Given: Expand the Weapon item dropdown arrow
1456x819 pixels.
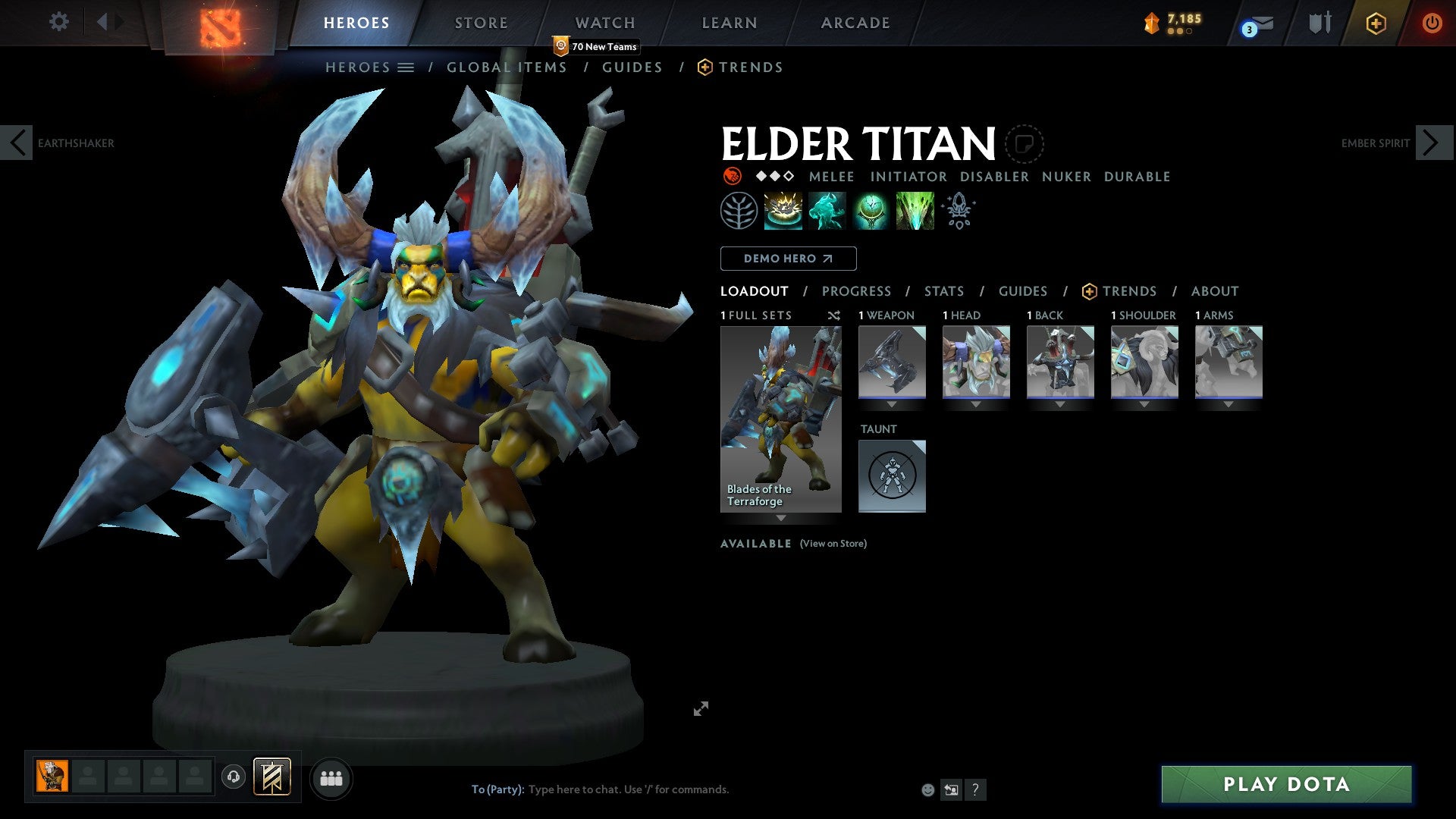Looking at the screenshot, I should pyautogui.click(x=891, y=404).
